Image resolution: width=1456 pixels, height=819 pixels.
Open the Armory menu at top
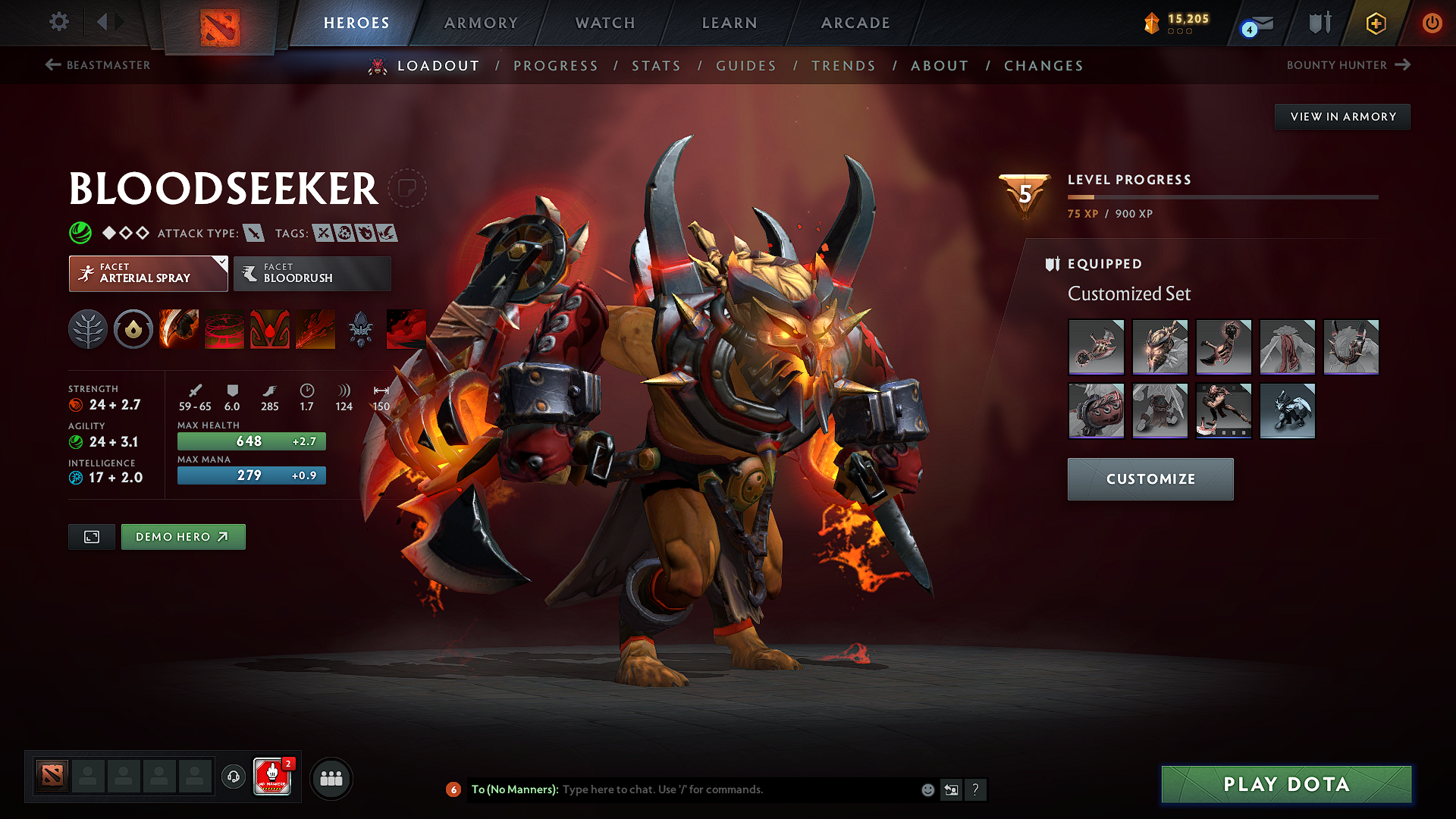click(x=480, y=23)
